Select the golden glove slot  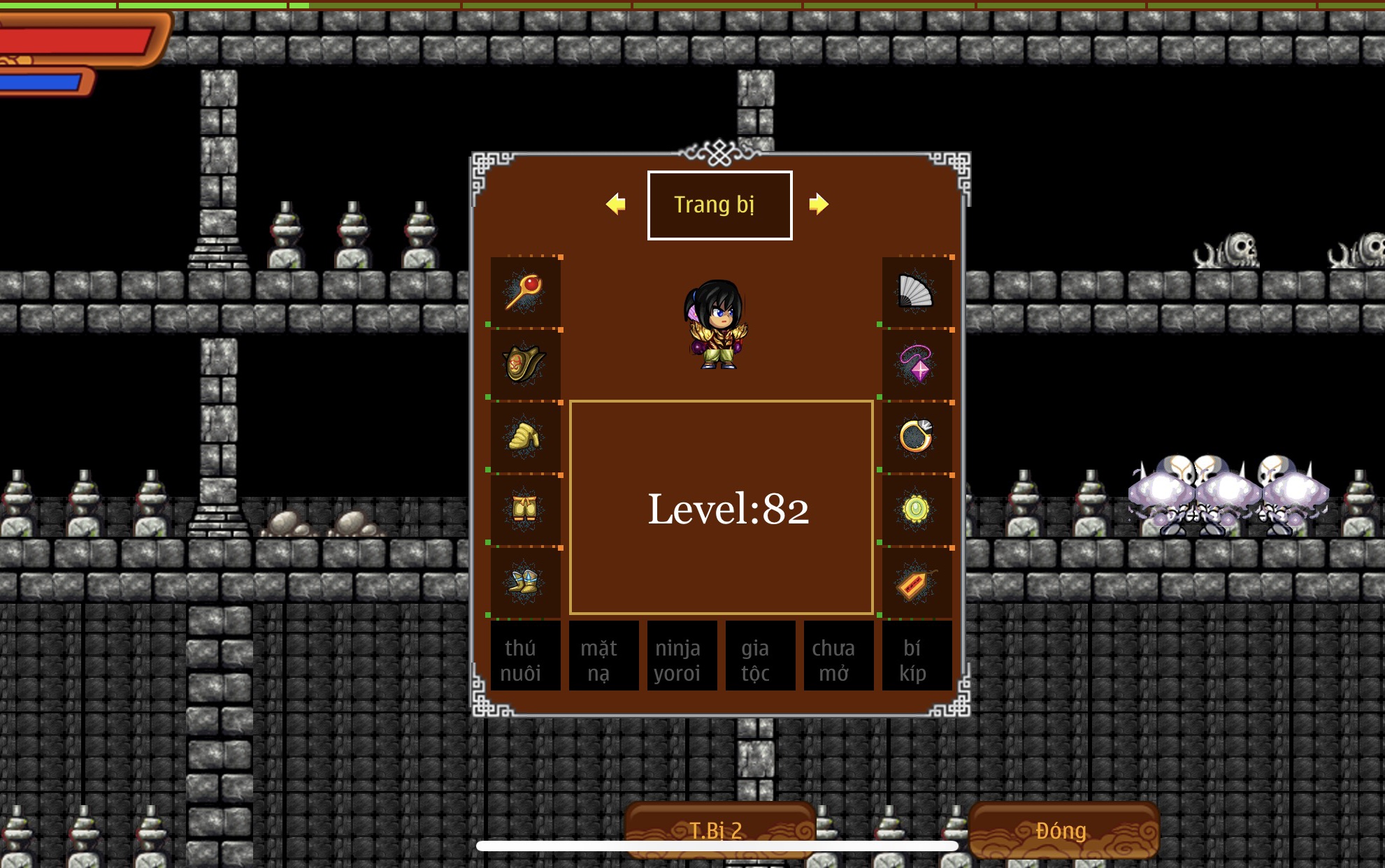click(x=525, y=437)
